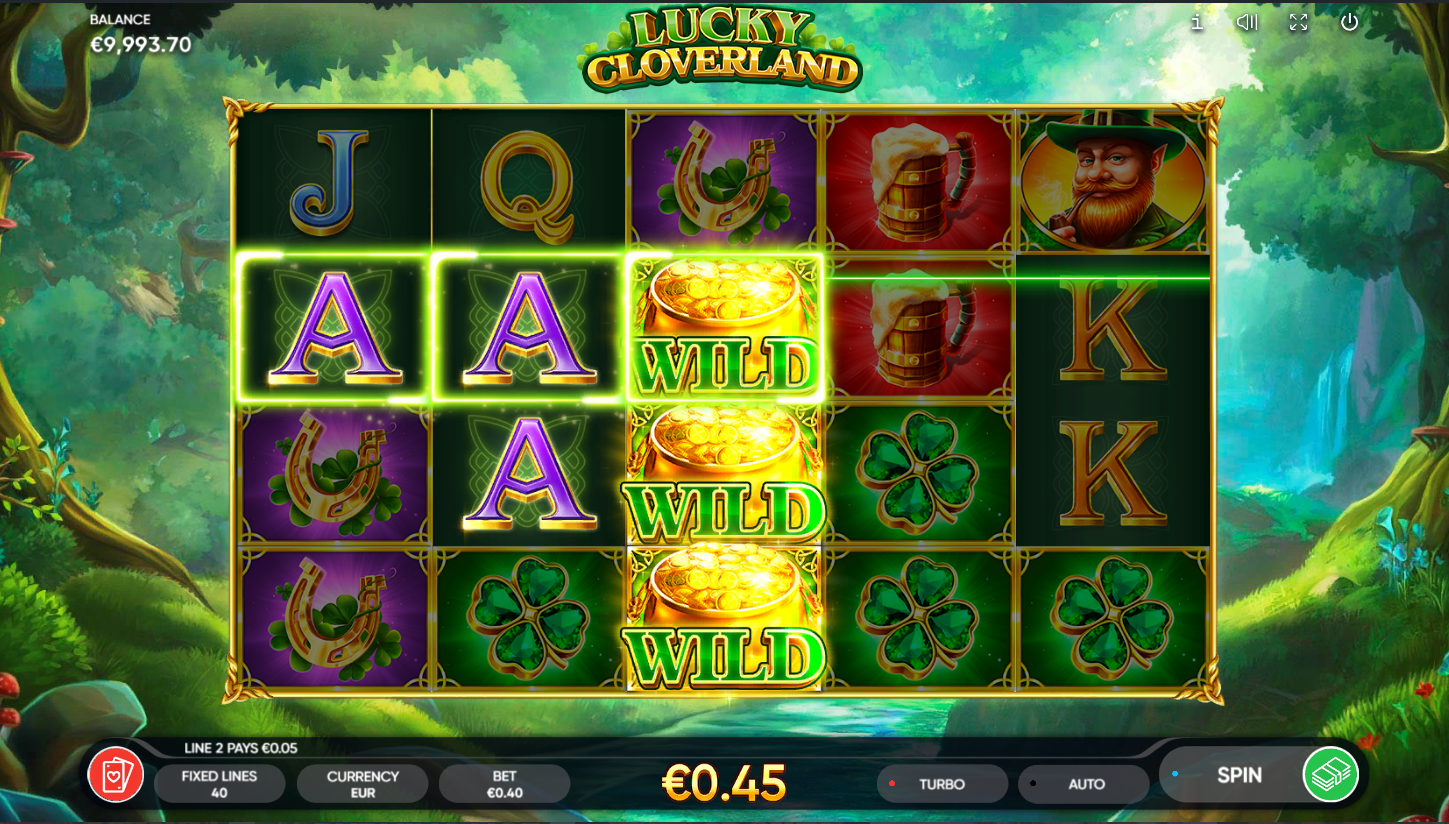Exit the game with the power icon
This screenshot has width=1449, height=824.
click(x=1350, y=22)
